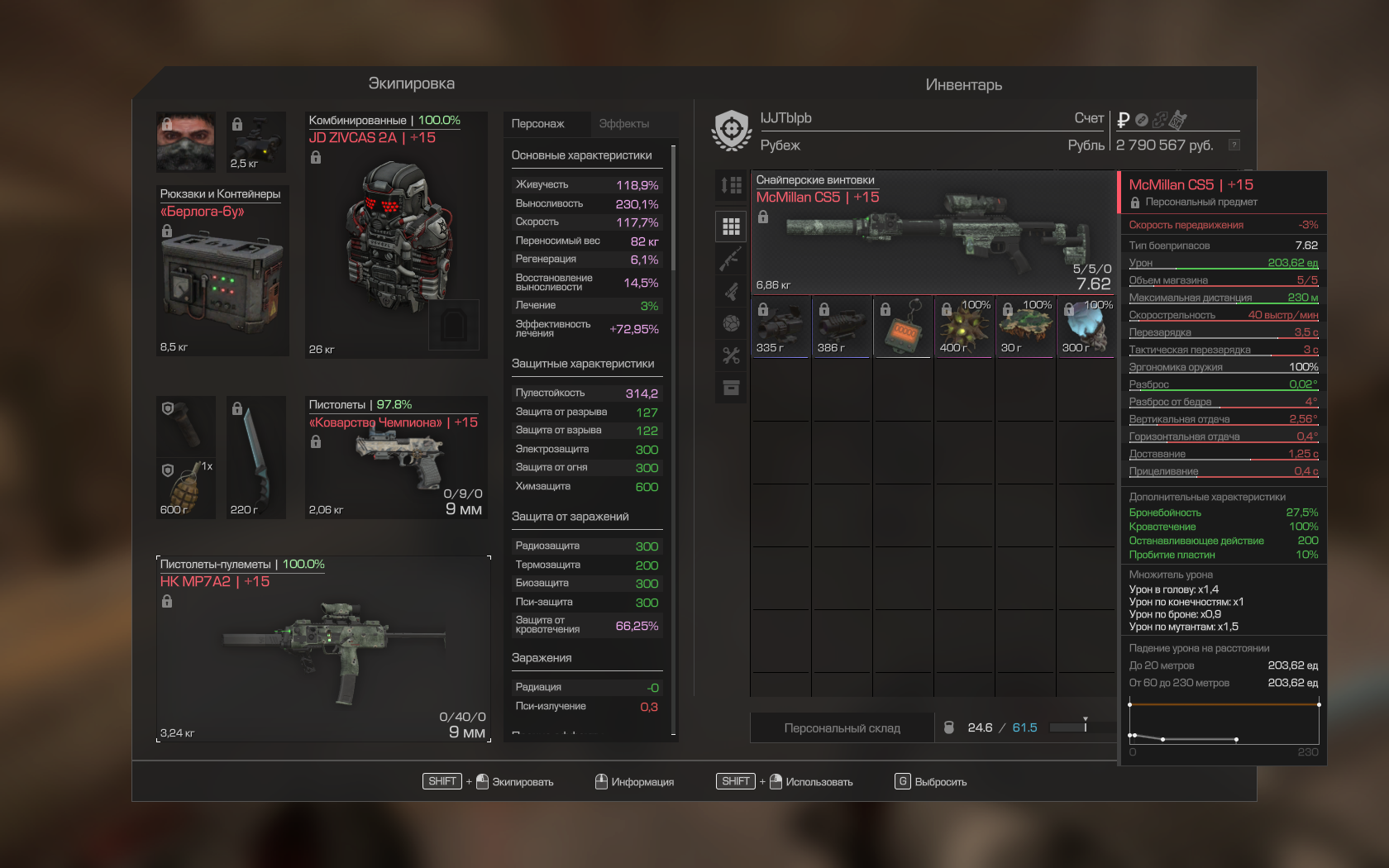This screenshot has width=1389, height=868.
Task: Filter inventory by pistol icon
Action: pyautogui.click(x=731, y=291)
